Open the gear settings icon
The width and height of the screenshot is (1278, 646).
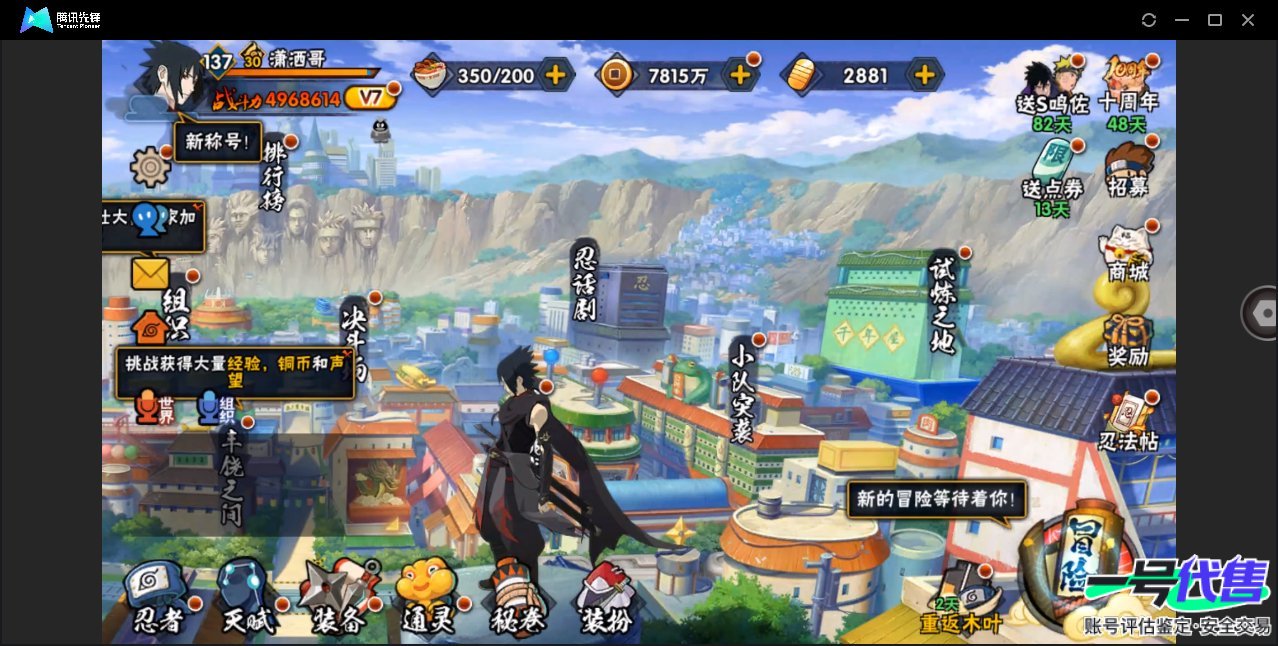pyautogui.click(x=151, y=166)
